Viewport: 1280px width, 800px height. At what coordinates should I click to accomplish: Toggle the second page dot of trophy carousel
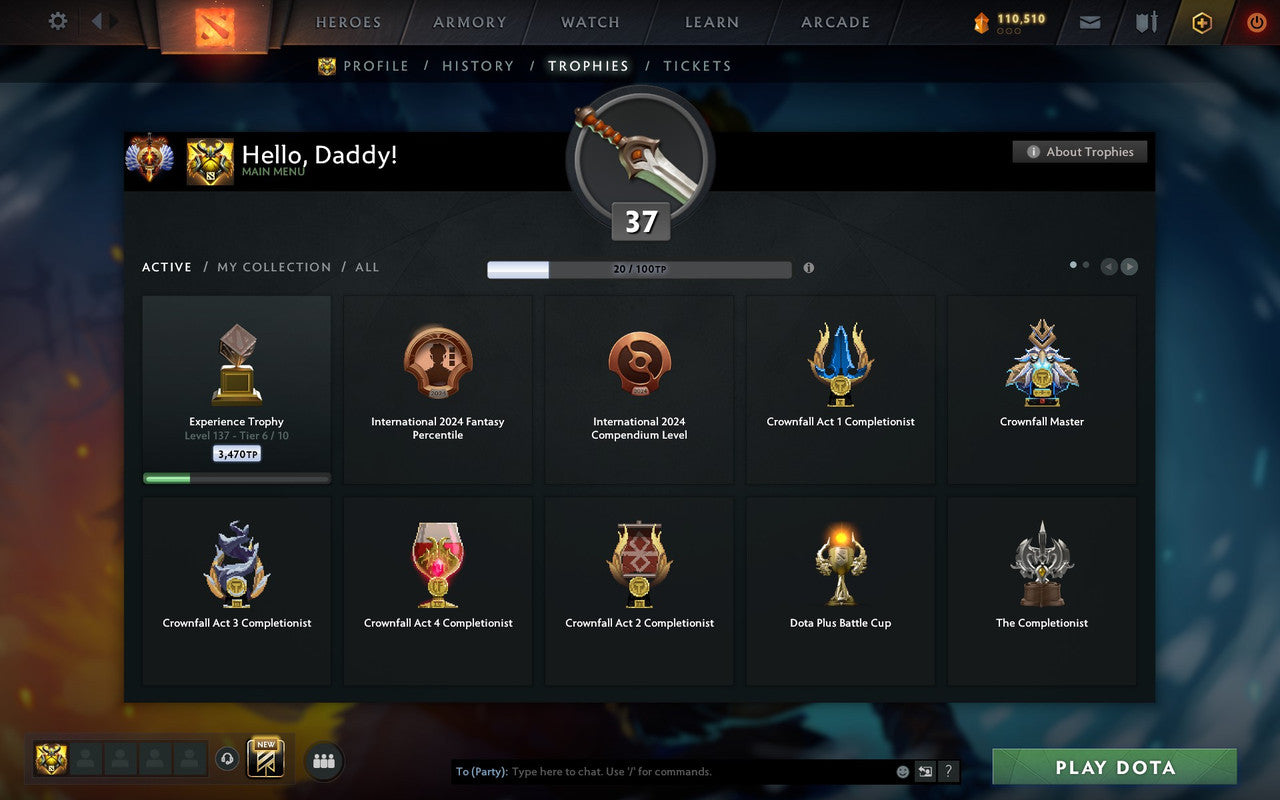click(1086, 264)
